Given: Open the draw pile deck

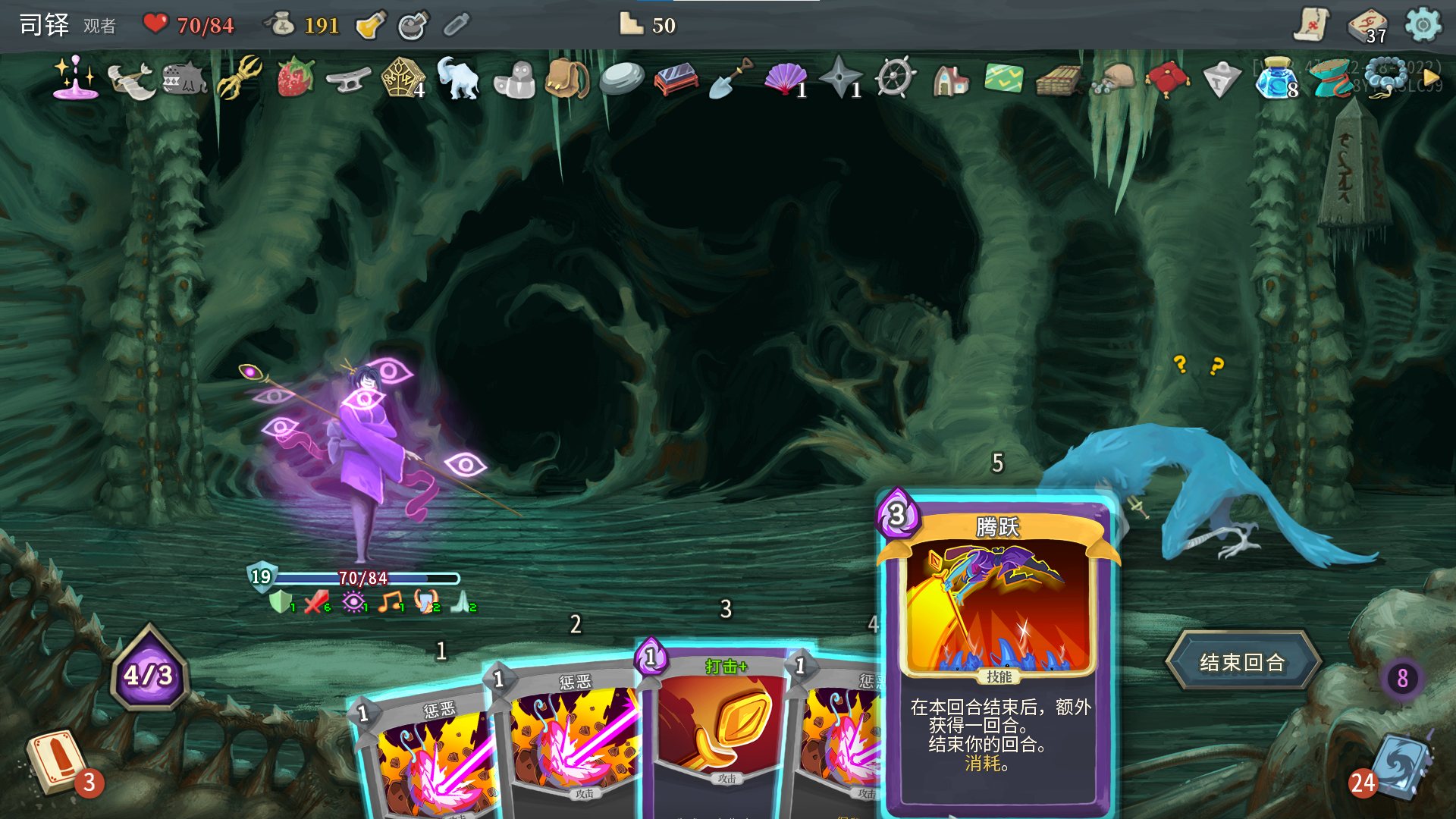Looking at the screenshot, I should tap(55, 761).
